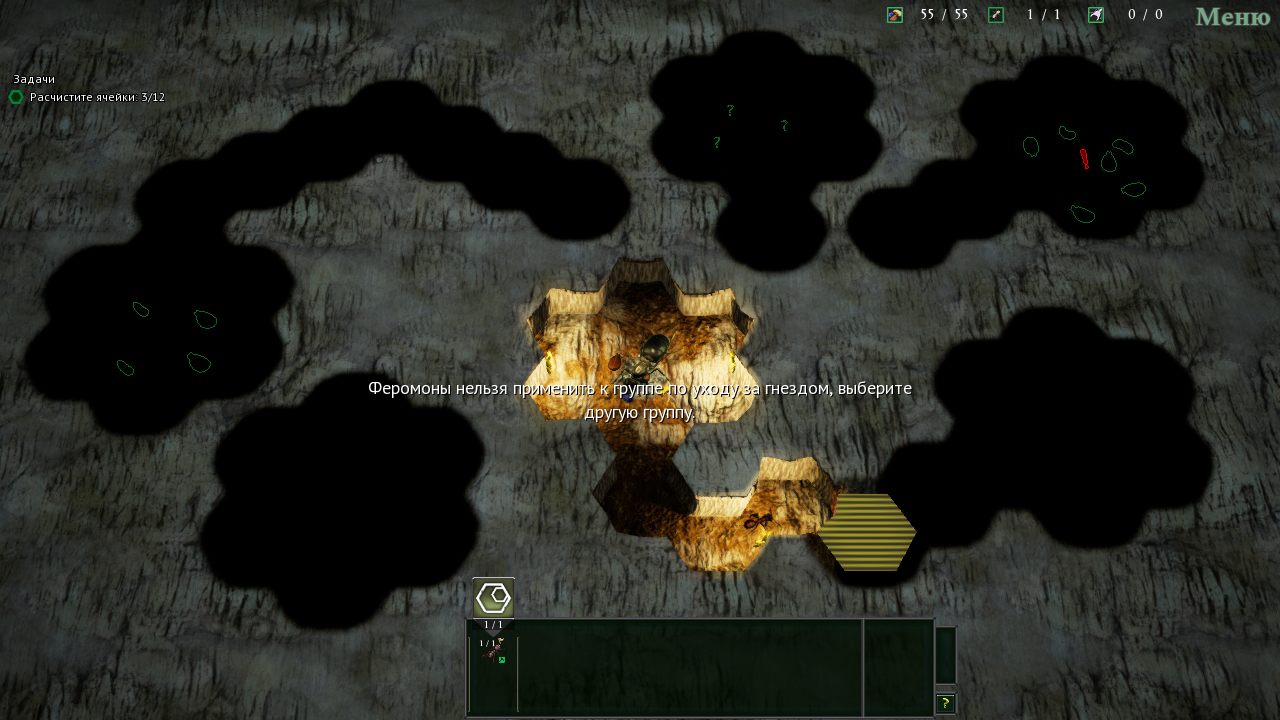Screen dimensions: 1280x720
Task: Click the worker ant in the lower tunnel
Action: (x=755, y=522)
